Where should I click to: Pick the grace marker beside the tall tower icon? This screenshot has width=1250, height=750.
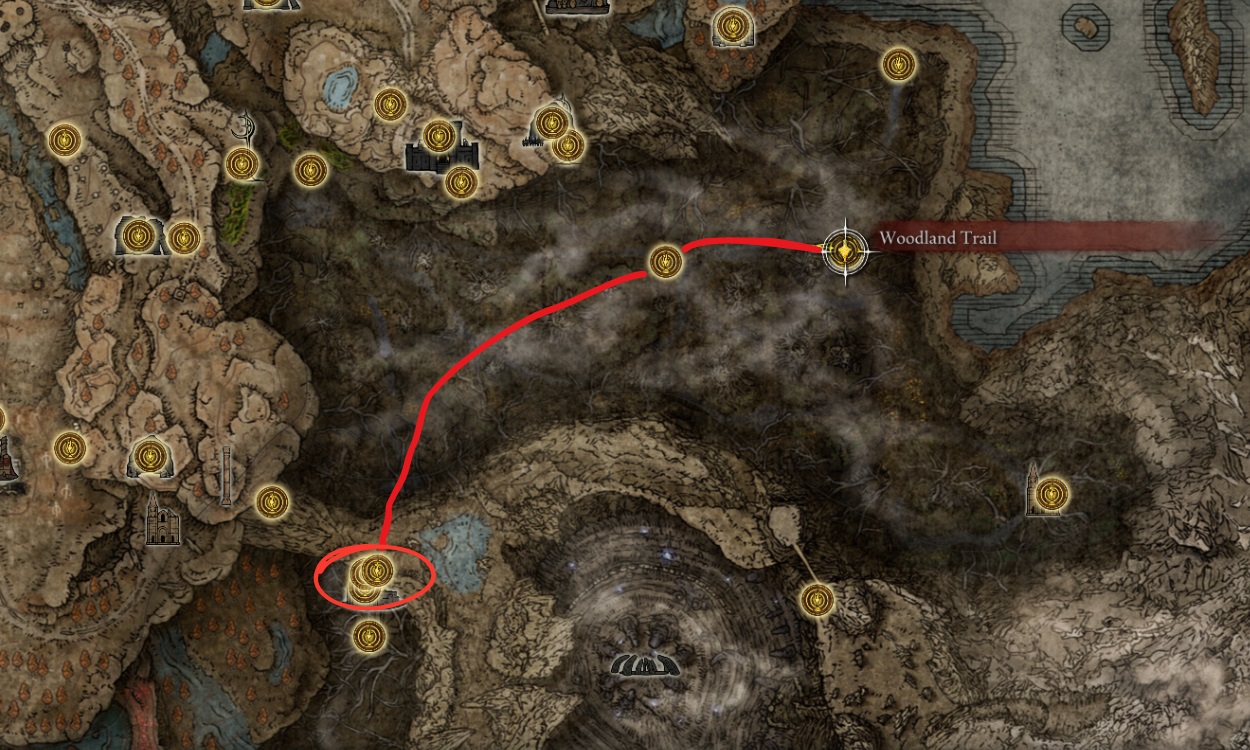click(x=1051, y=493)
